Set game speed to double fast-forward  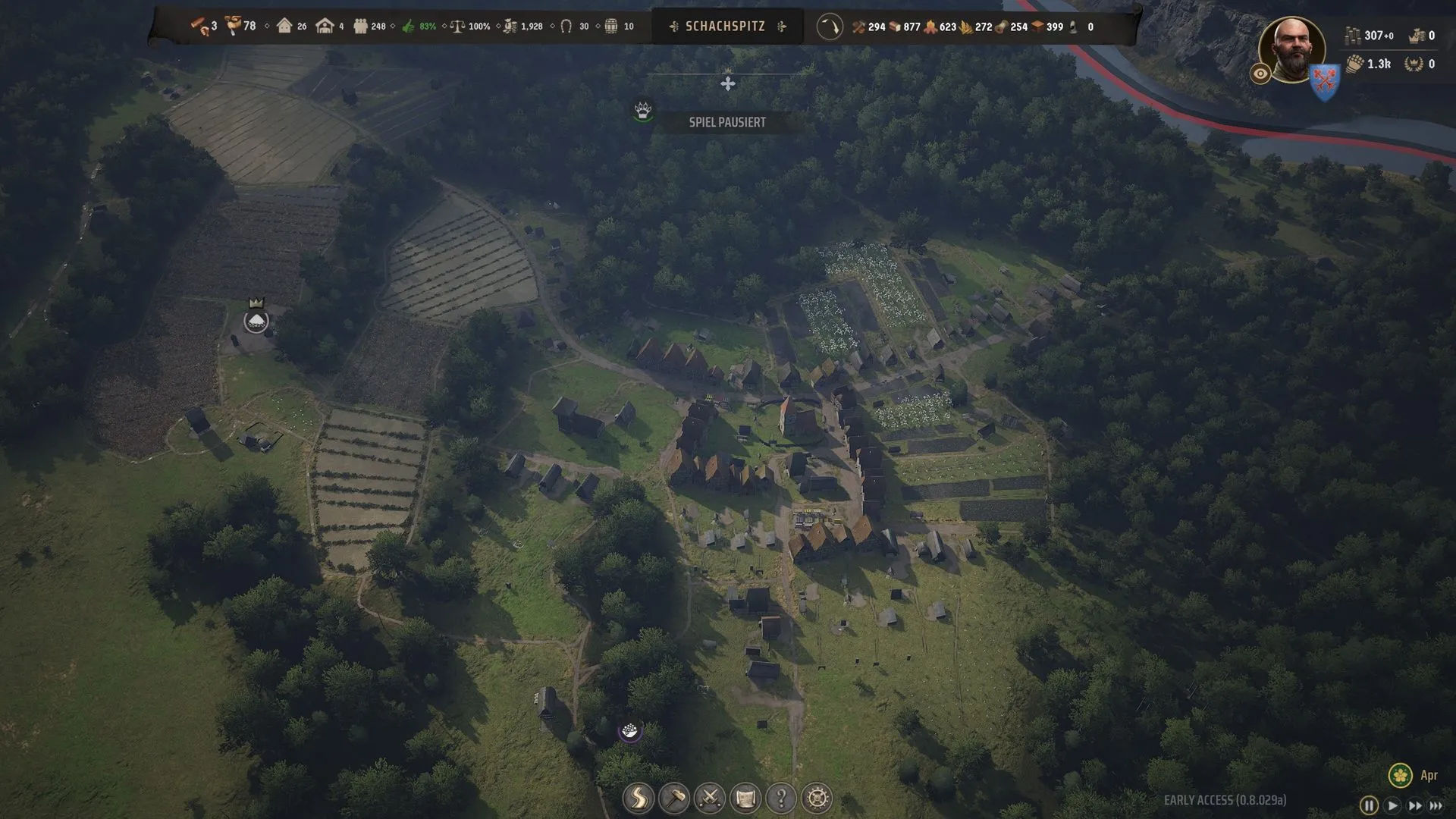click(x=1415, y=805)
